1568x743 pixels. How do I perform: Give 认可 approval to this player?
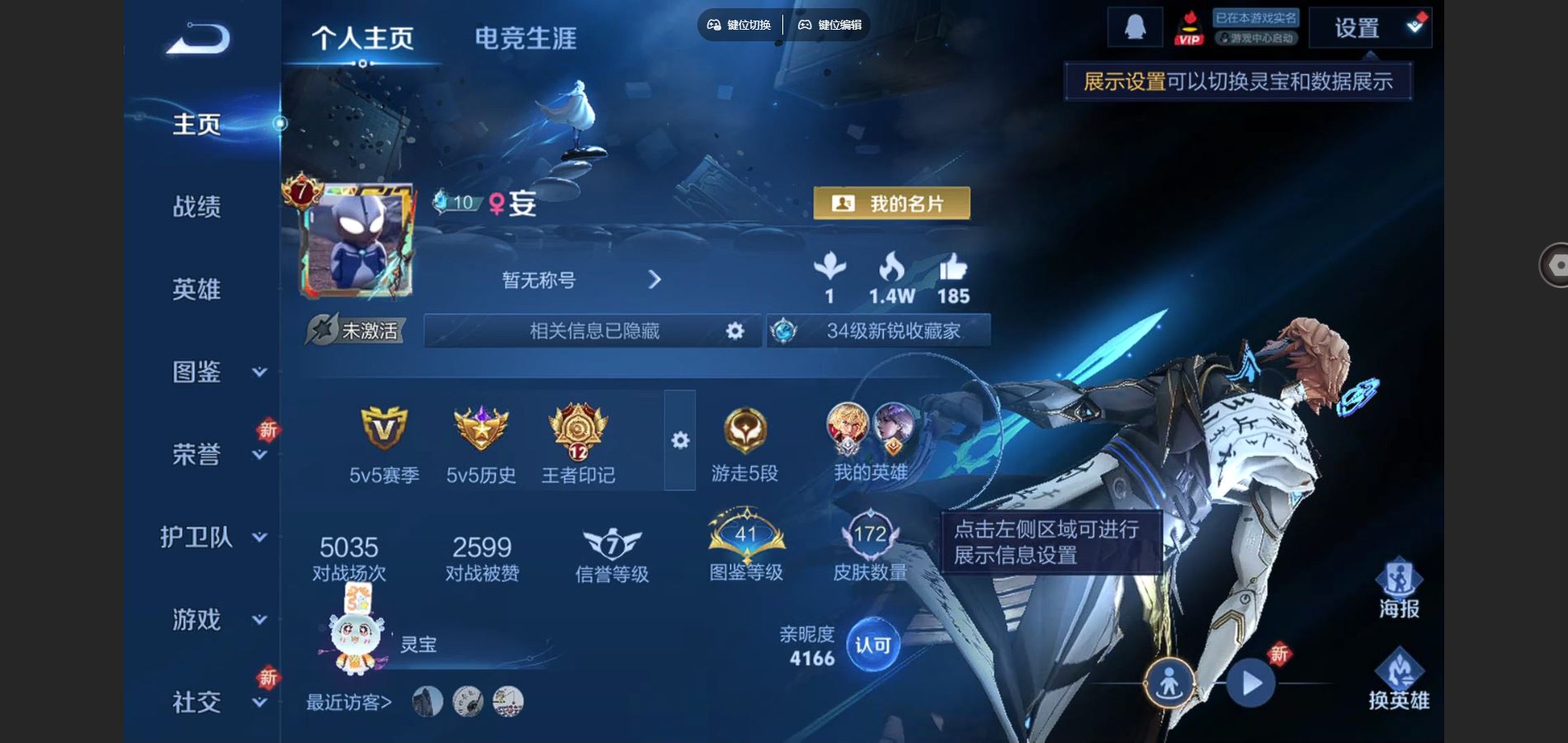pos(872,645)
